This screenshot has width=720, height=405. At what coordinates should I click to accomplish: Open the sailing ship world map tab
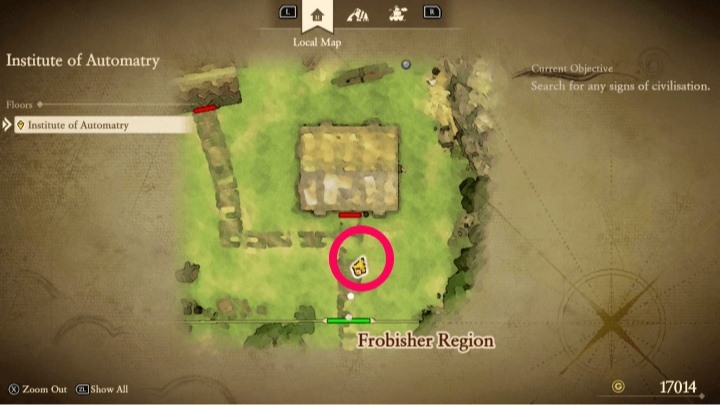tap(395, 15)
